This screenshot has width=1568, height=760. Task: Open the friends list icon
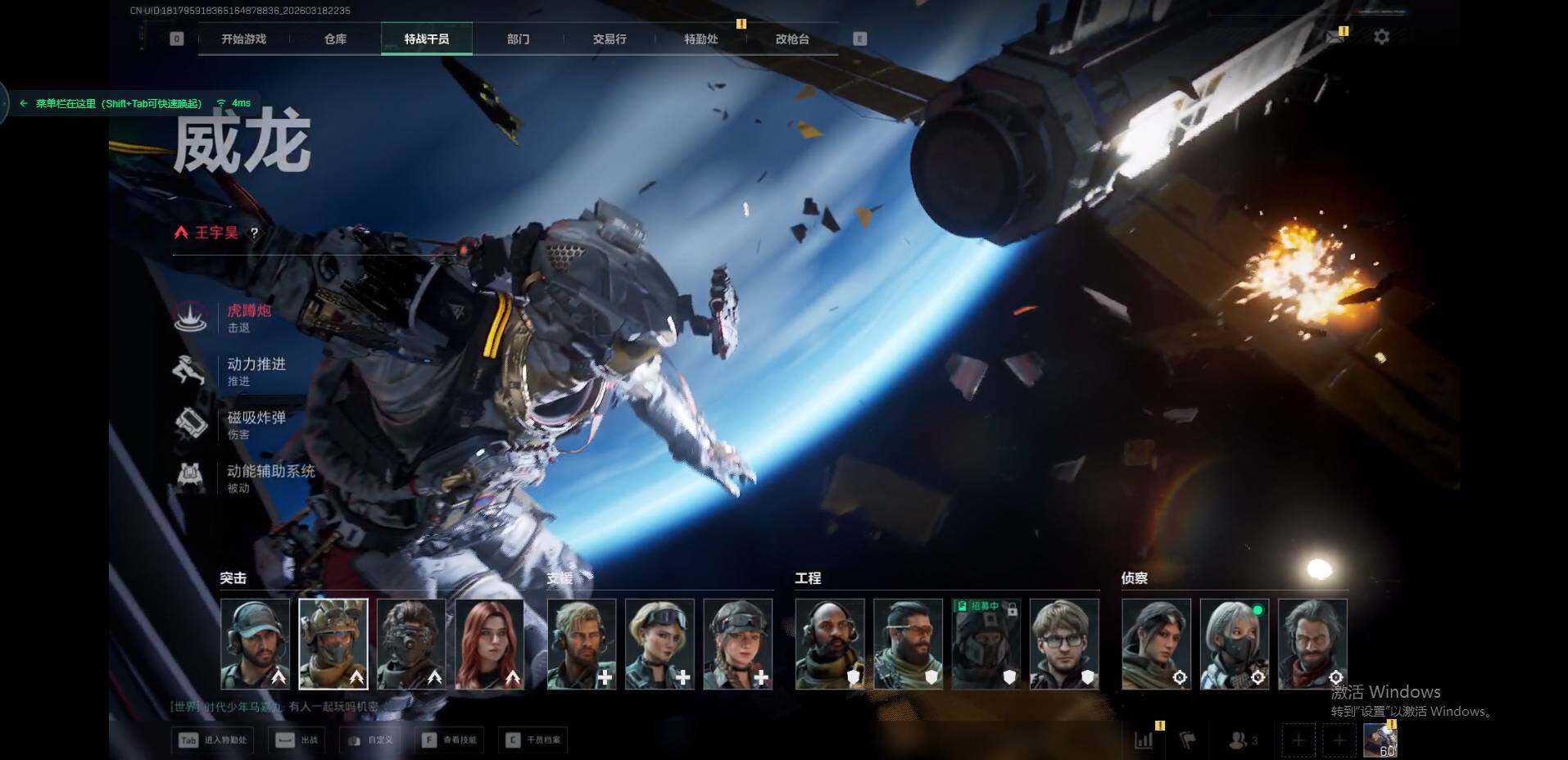pos(1241,740)
